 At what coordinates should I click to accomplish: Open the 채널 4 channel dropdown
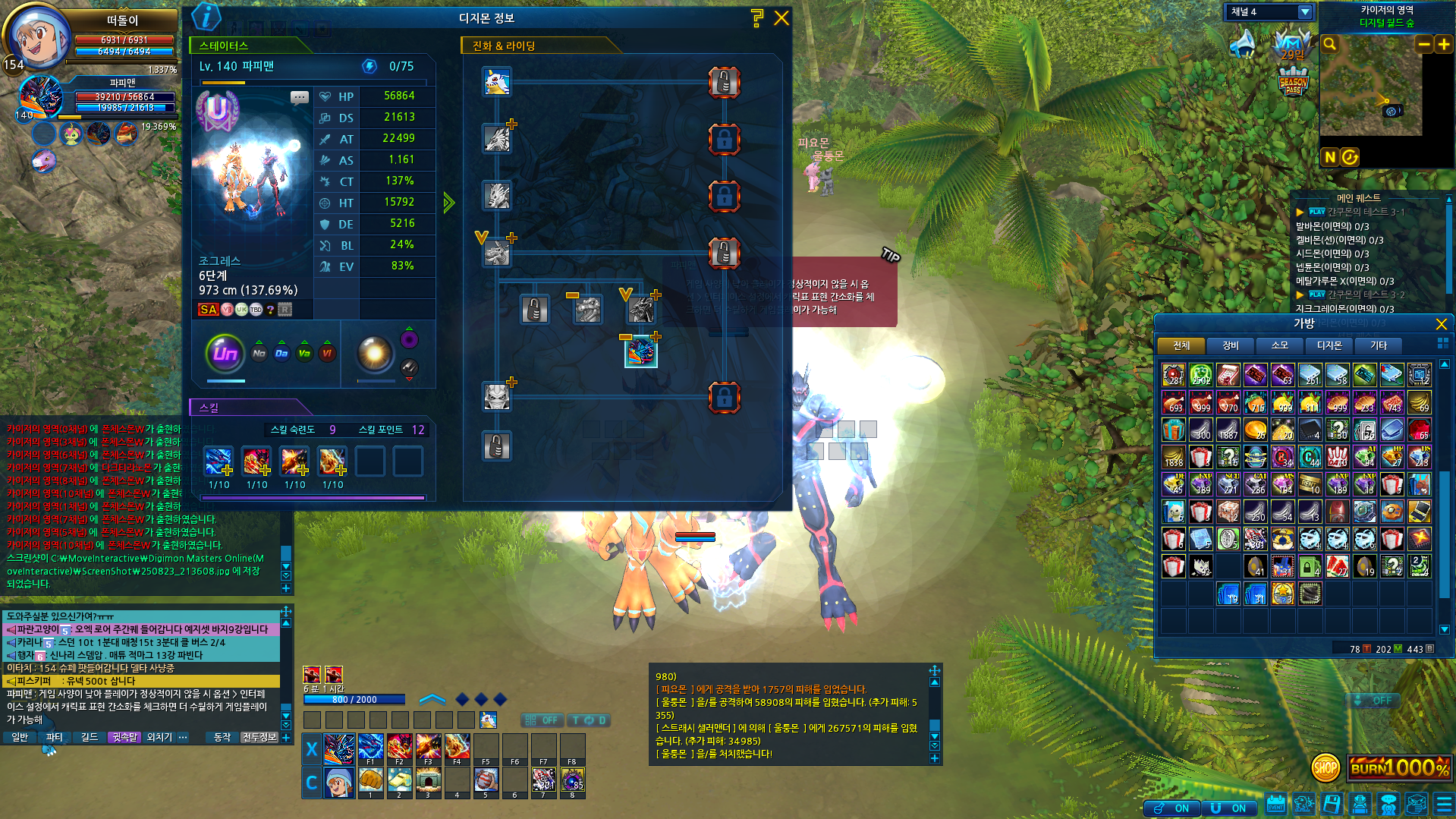click(1305, 12)
